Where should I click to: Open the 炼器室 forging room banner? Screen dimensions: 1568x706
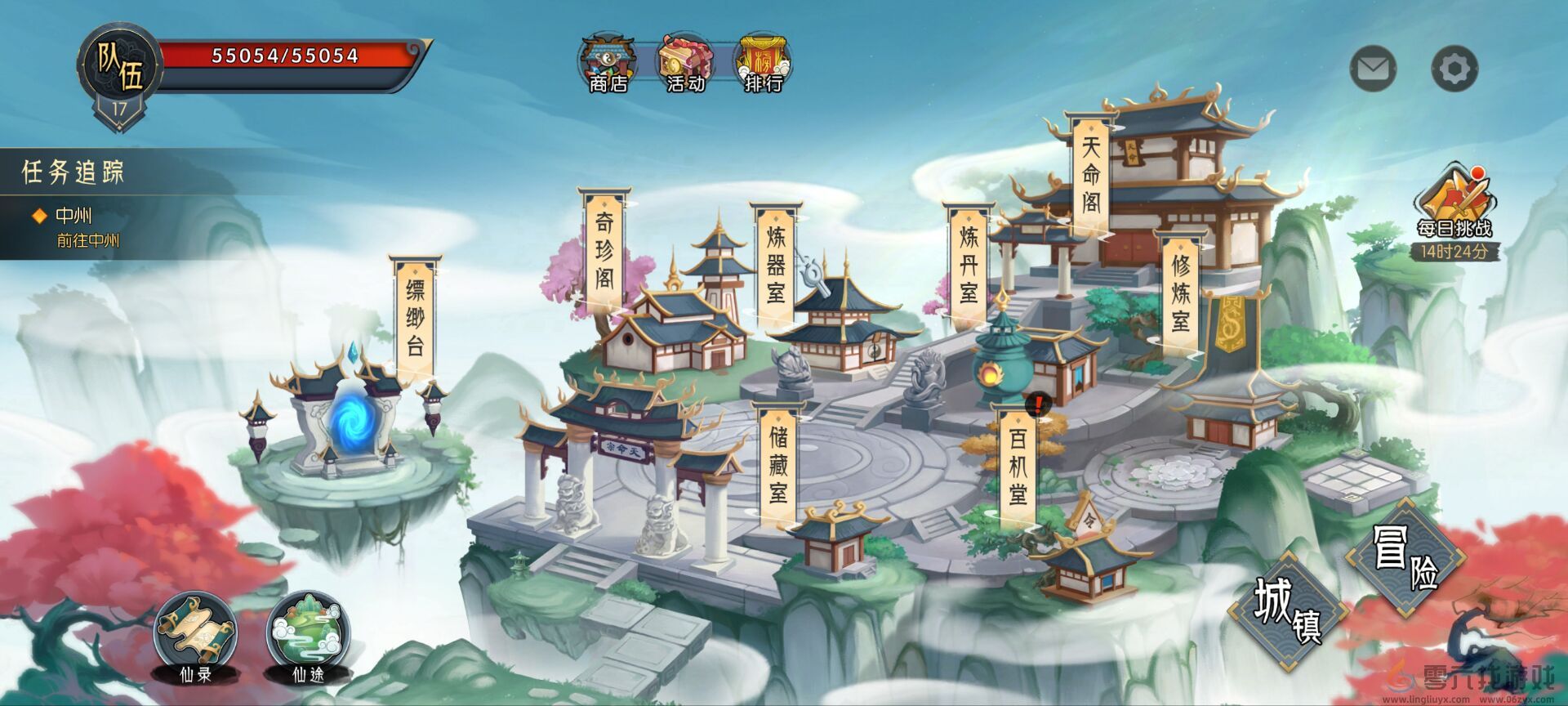(777, 266)
